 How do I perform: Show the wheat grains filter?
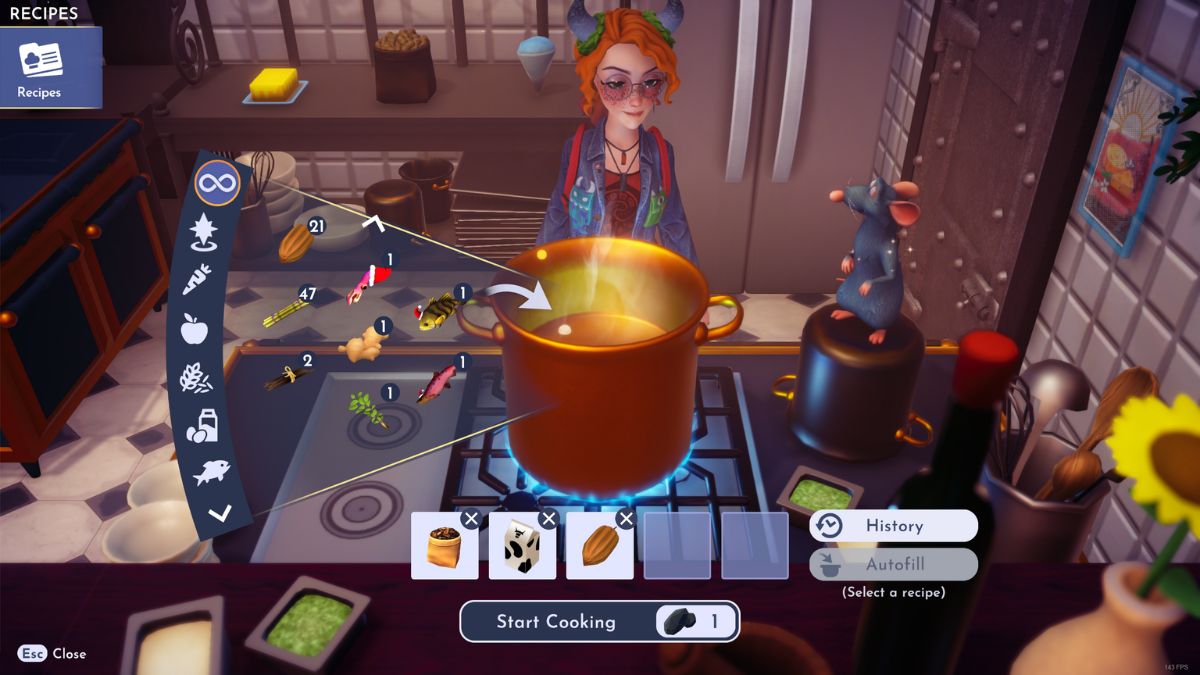pyautogui.click(x=194, y=378)
